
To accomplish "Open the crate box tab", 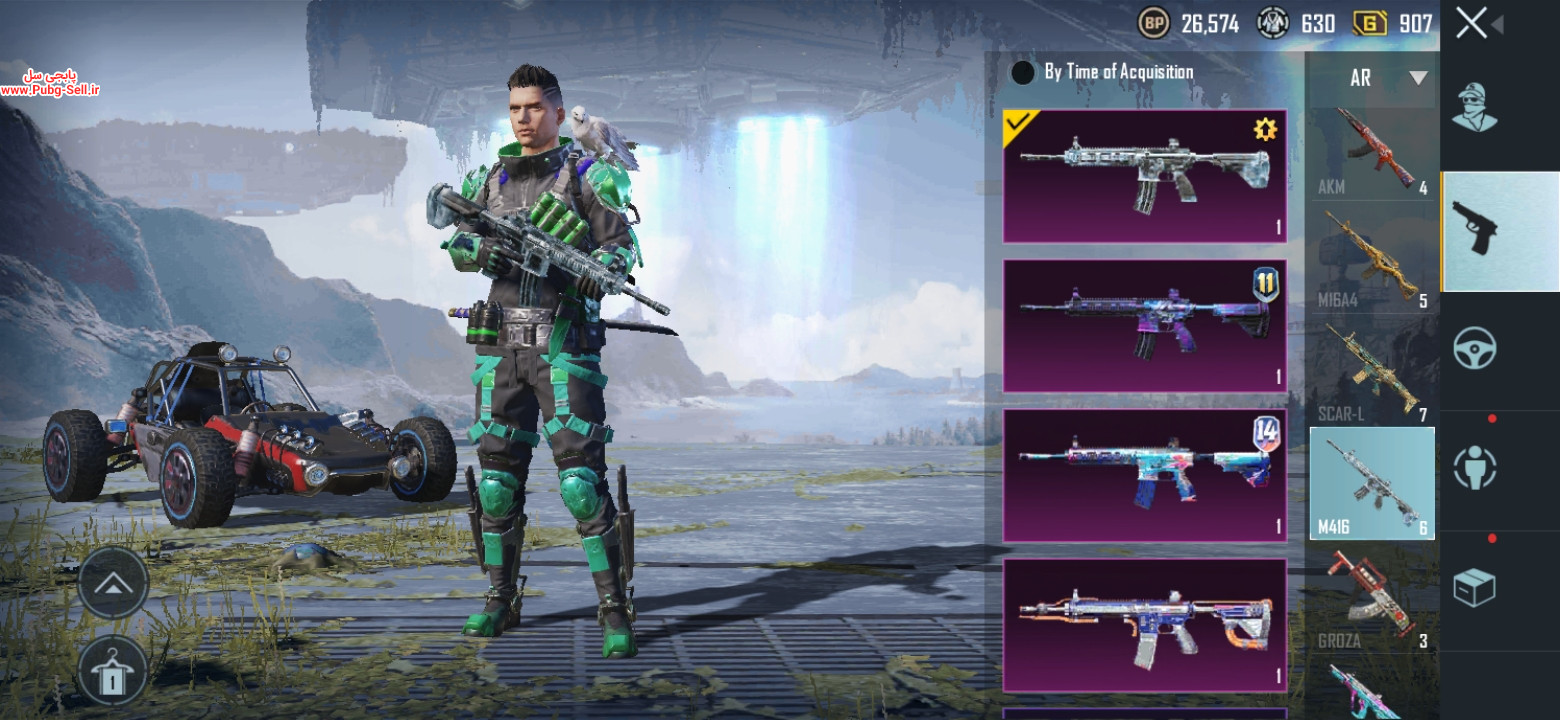I will tap(1475, 588).
